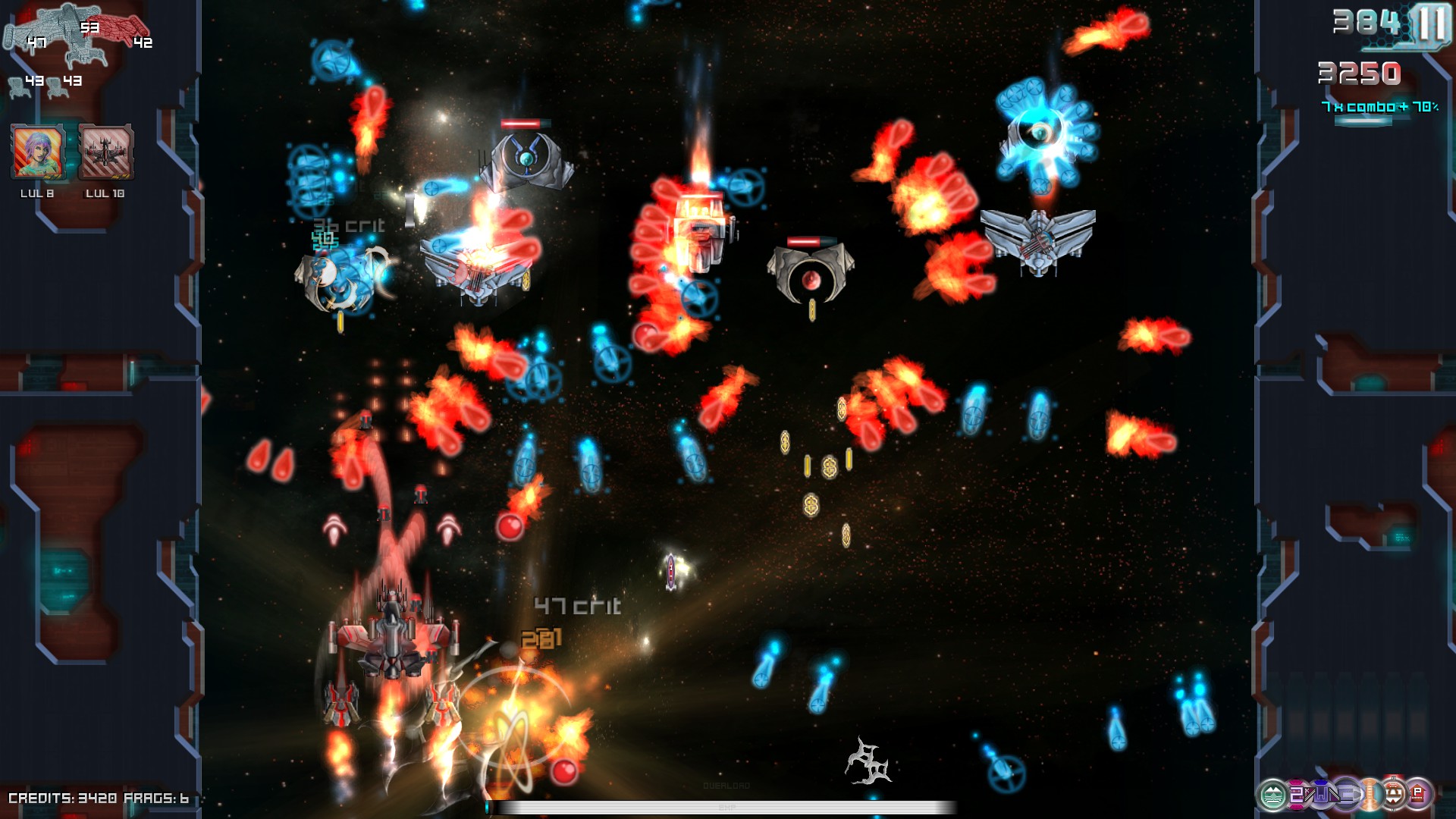Click the grey bullet powerup icon
Image resolution: width=1456 pixels, height=819 pixels.
click(1345, 794)
